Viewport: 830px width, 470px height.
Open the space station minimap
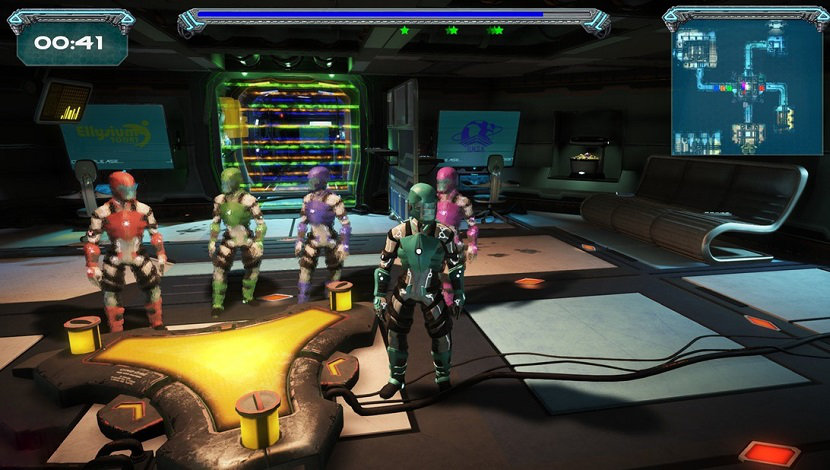click(747, 87)
